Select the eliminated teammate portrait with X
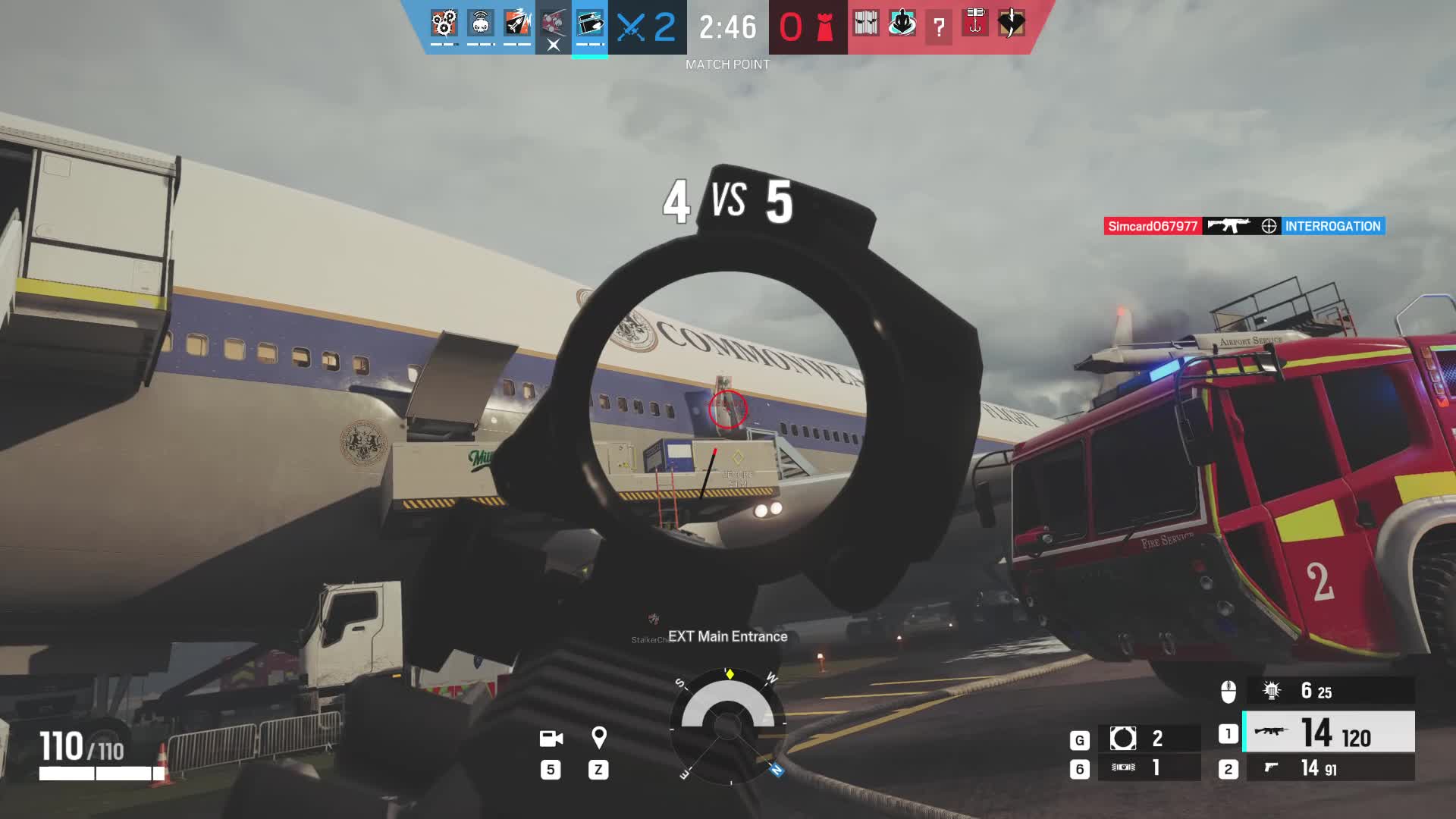The image size is (1456, 819). point(554,27)
